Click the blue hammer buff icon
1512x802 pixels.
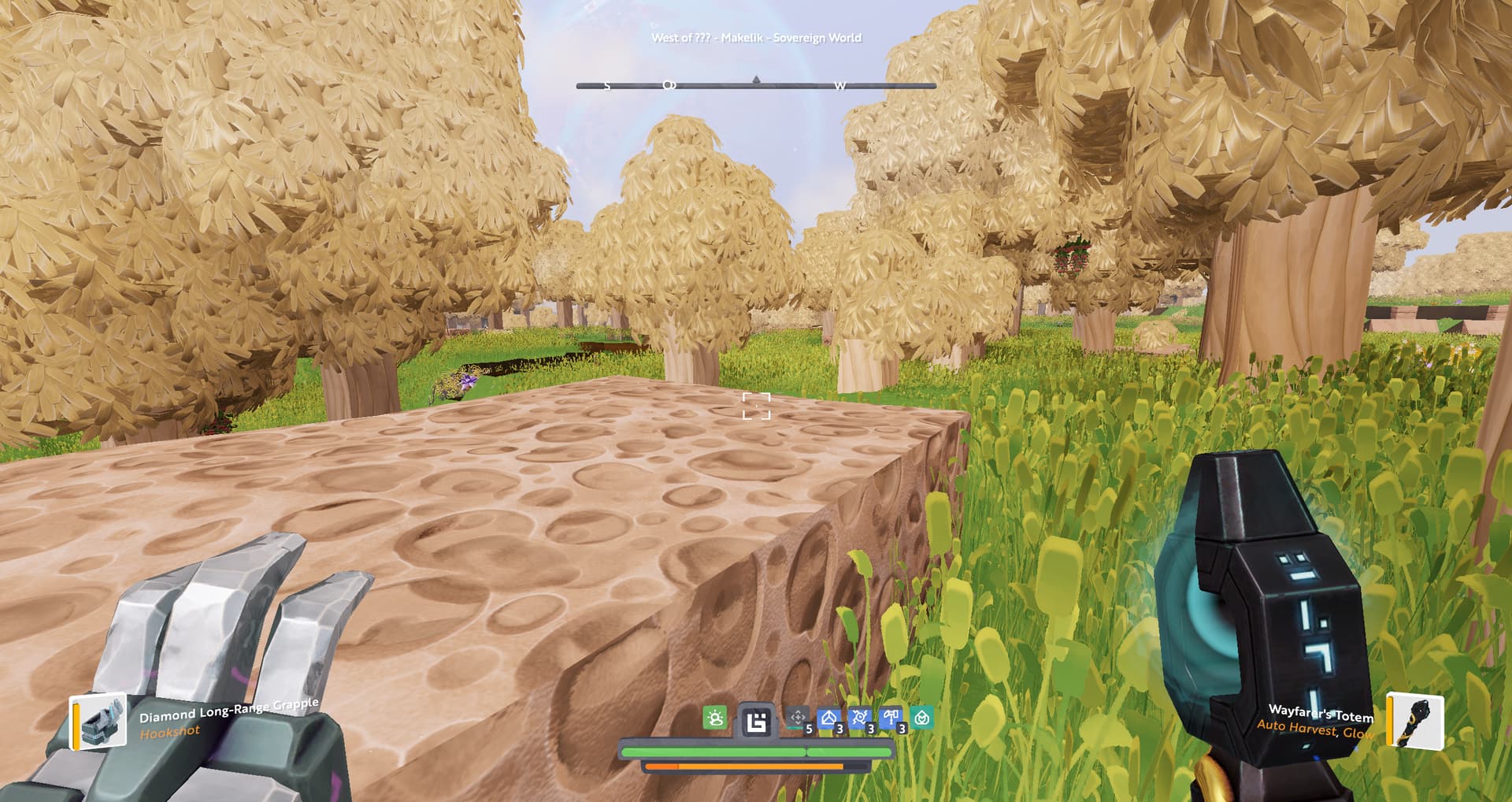891,718
